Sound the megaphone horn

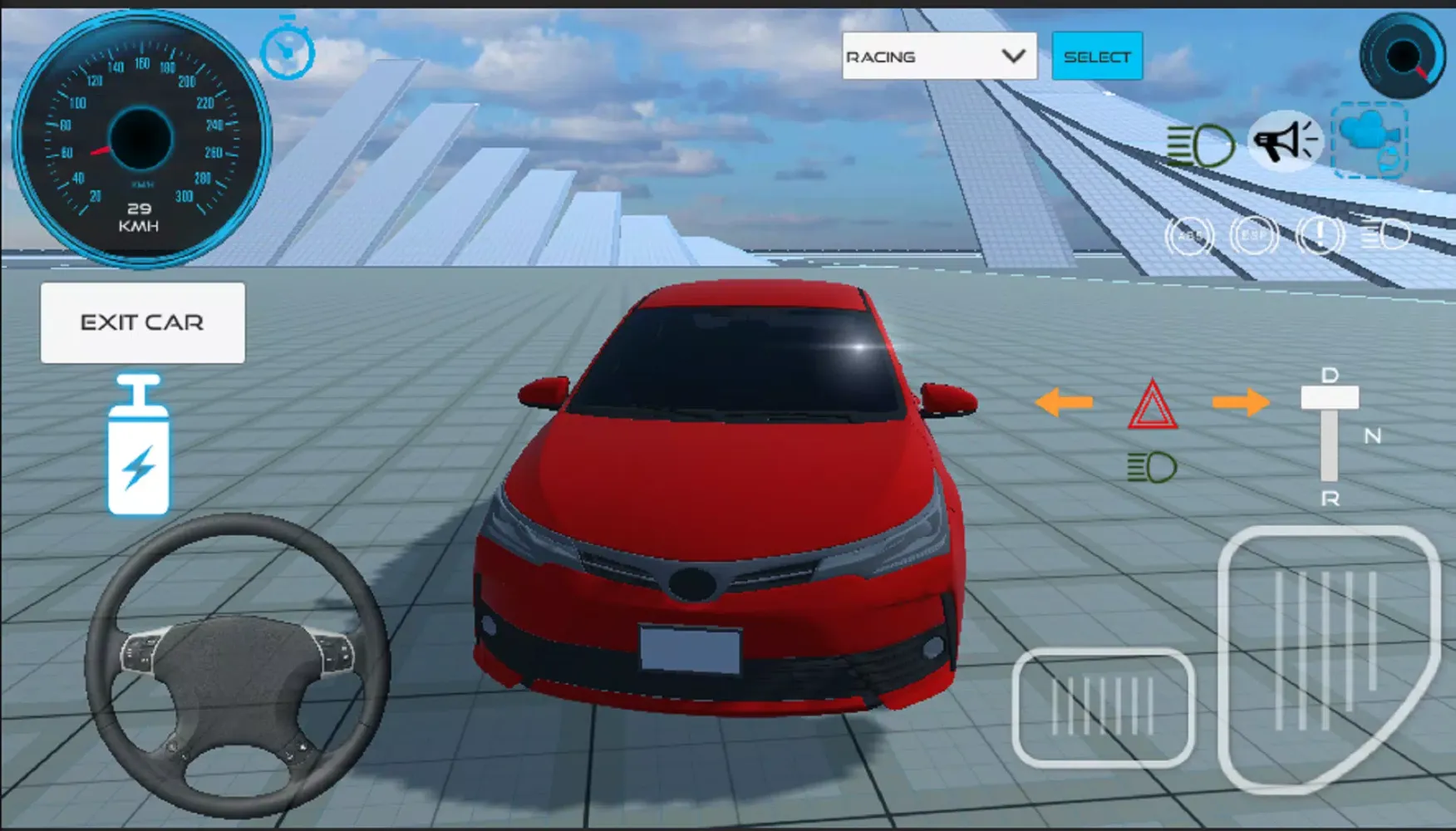point(1285,141)
